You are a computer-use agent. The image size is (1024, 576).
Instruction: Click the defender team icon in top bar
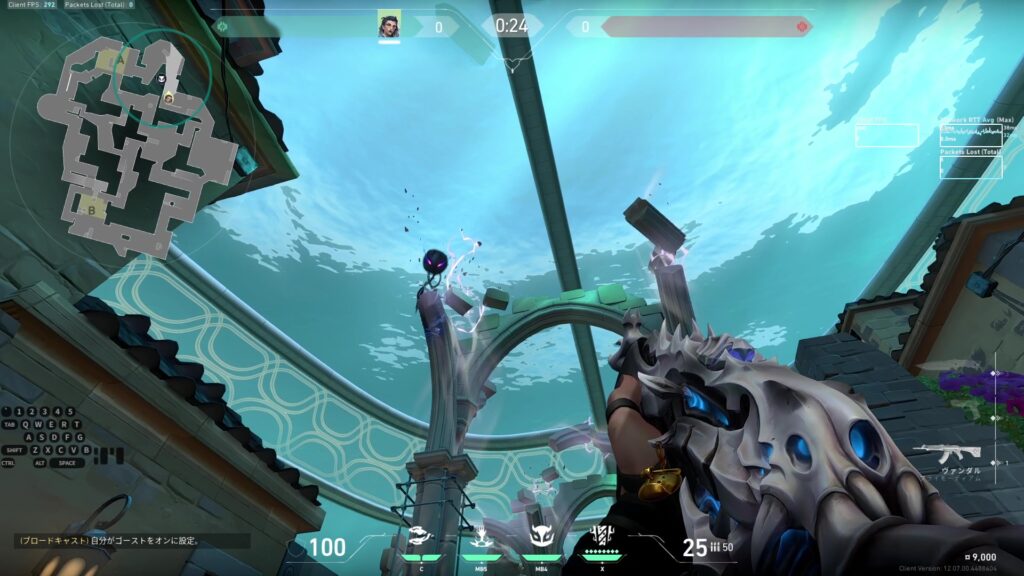point(802,26)
